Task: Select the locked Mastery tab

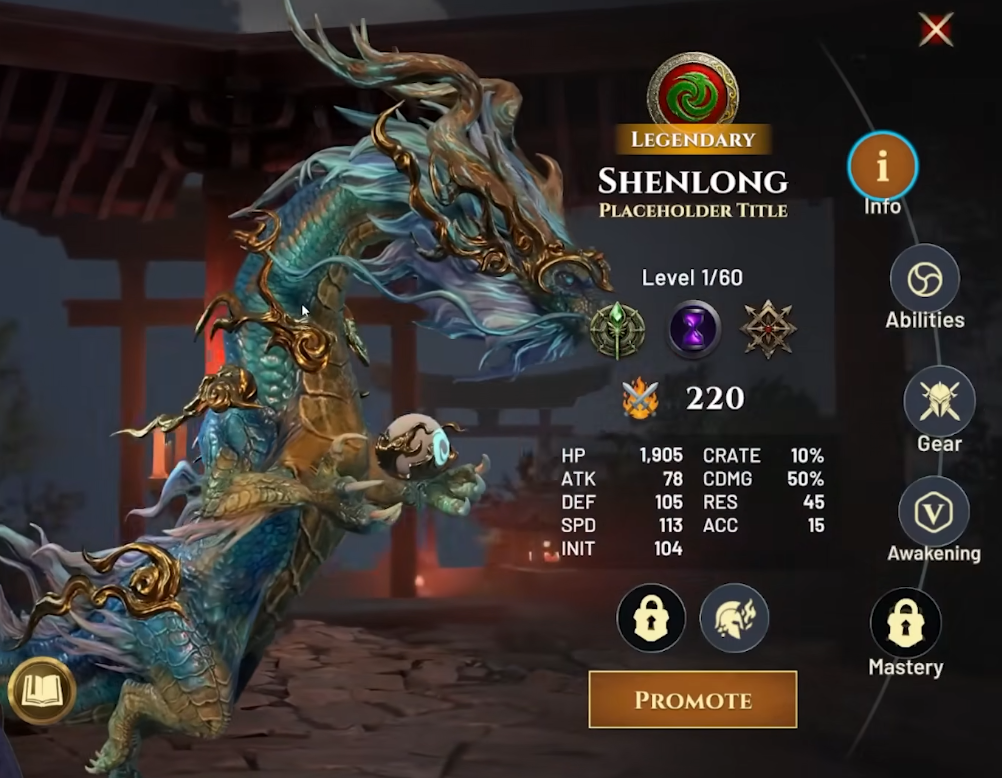Action: (x=905, y=622)
